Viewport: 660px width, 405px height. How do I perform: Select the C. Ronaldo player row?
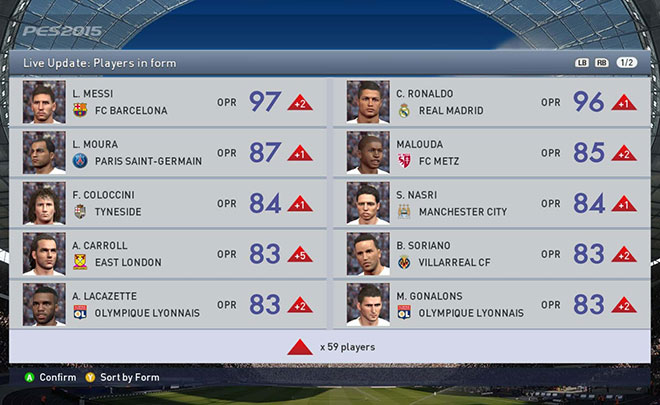coord(491,102)
